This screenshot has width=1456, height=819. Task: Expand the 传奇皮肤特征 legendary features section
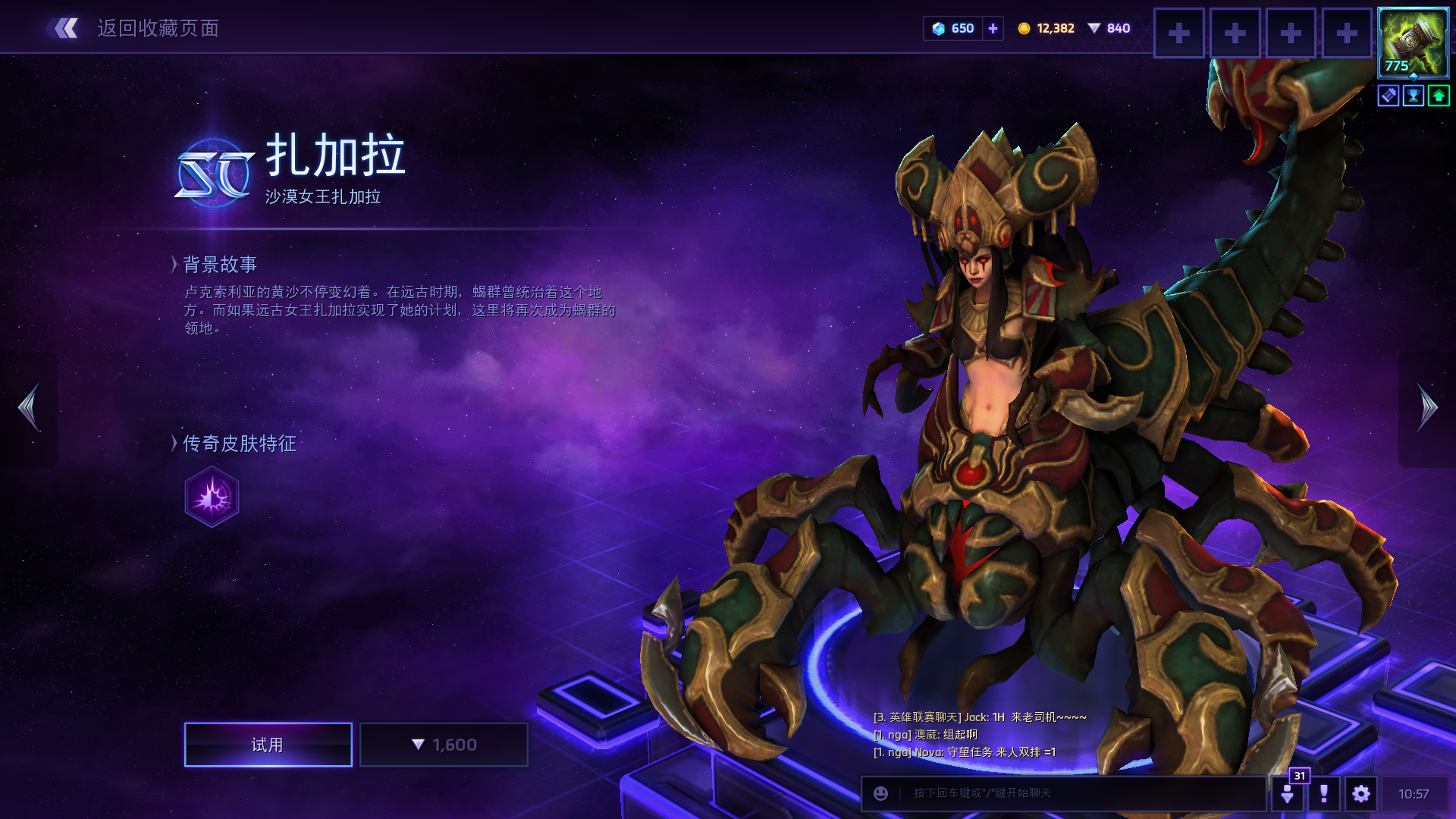(238, 444)
